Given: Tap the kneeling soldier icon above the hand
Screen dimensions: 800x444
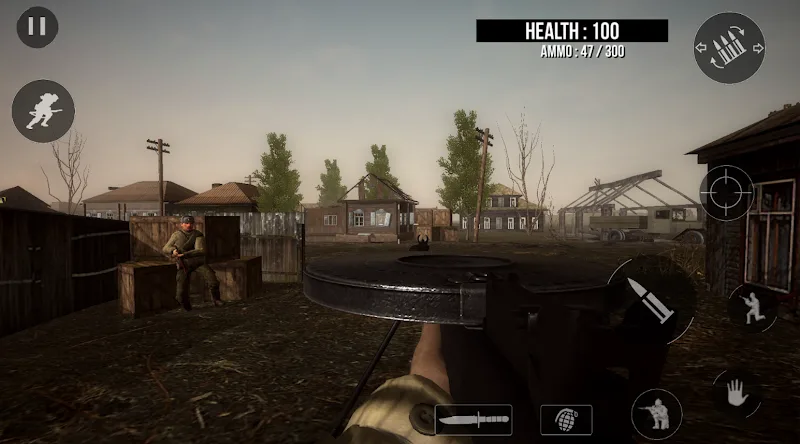Looking at the screenshot, I should pyautogui.click(x=752, y=307).
